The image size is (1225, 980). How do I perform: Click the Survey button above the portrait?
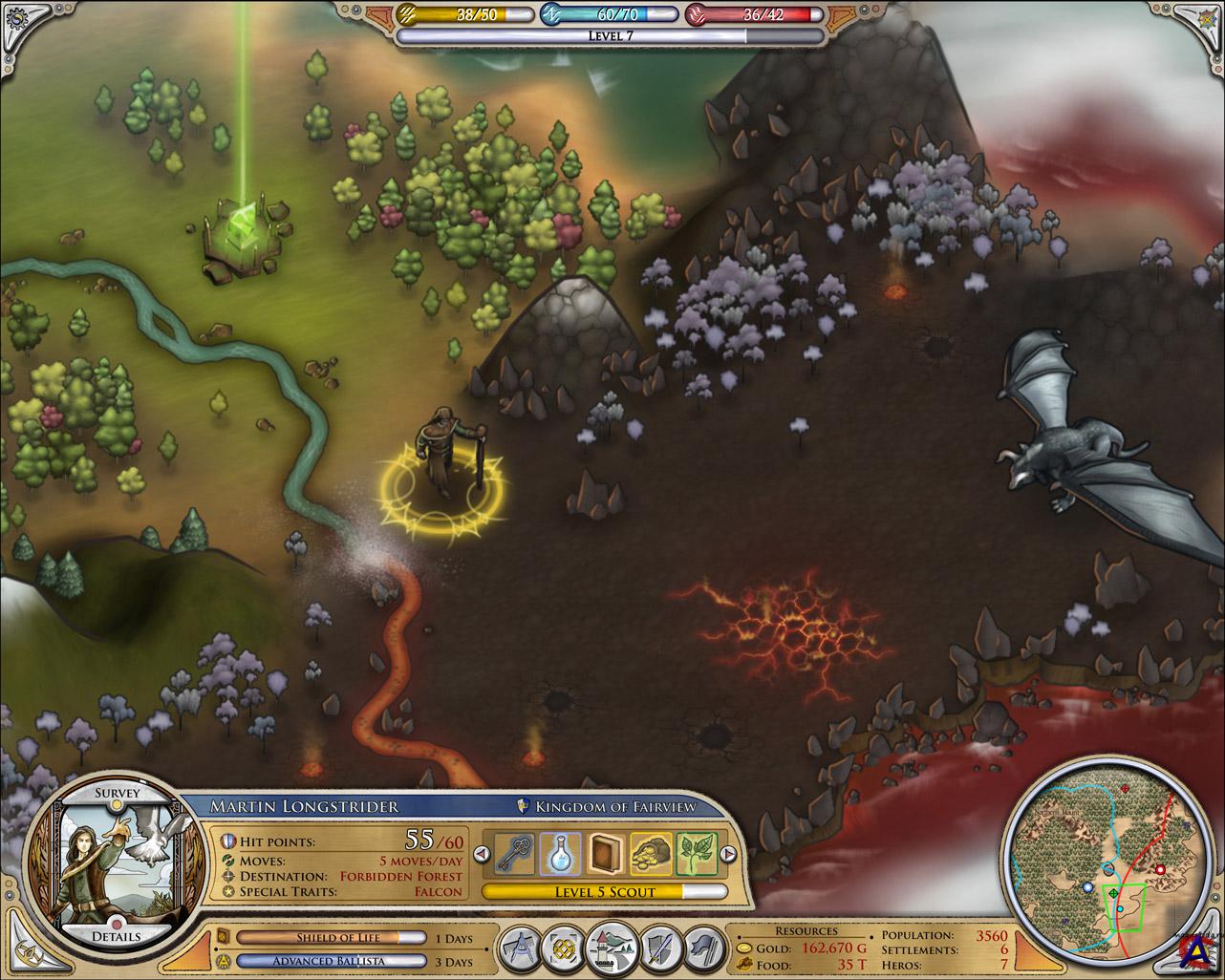(117, 795)
